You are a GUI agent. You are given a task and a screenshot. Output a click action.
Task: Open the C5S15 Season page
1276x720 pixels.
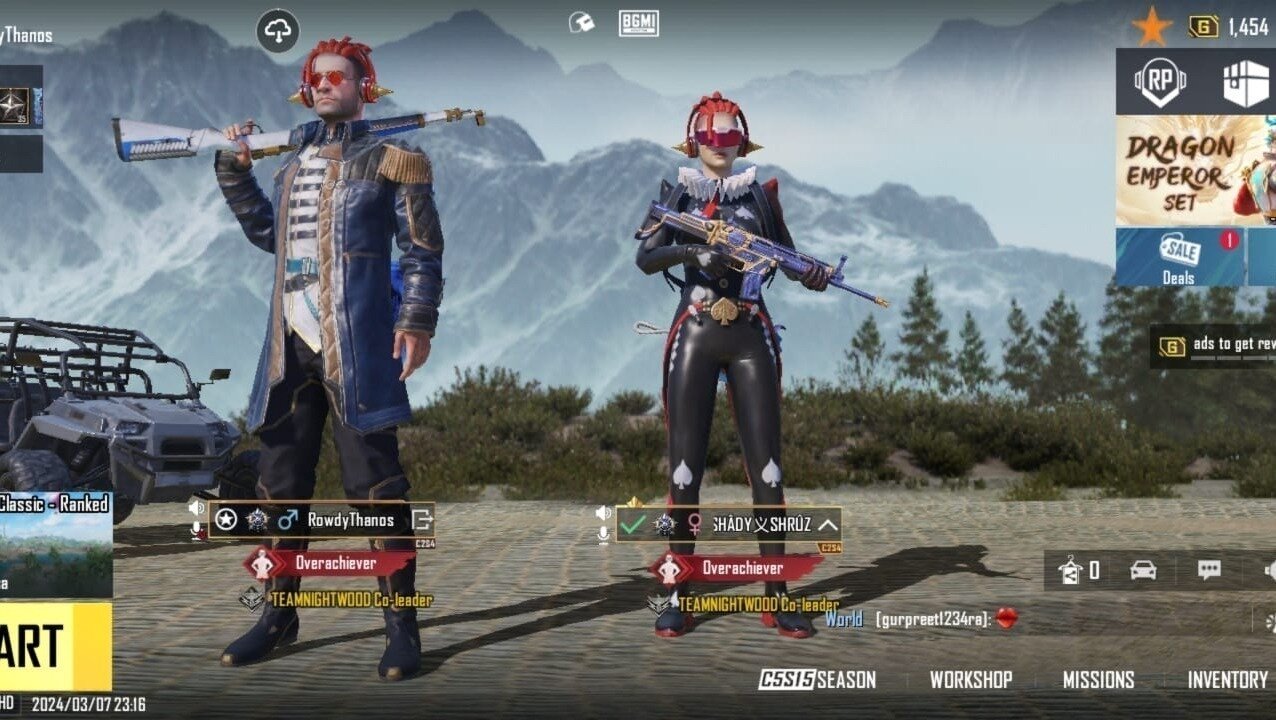[x=817, y=680]
